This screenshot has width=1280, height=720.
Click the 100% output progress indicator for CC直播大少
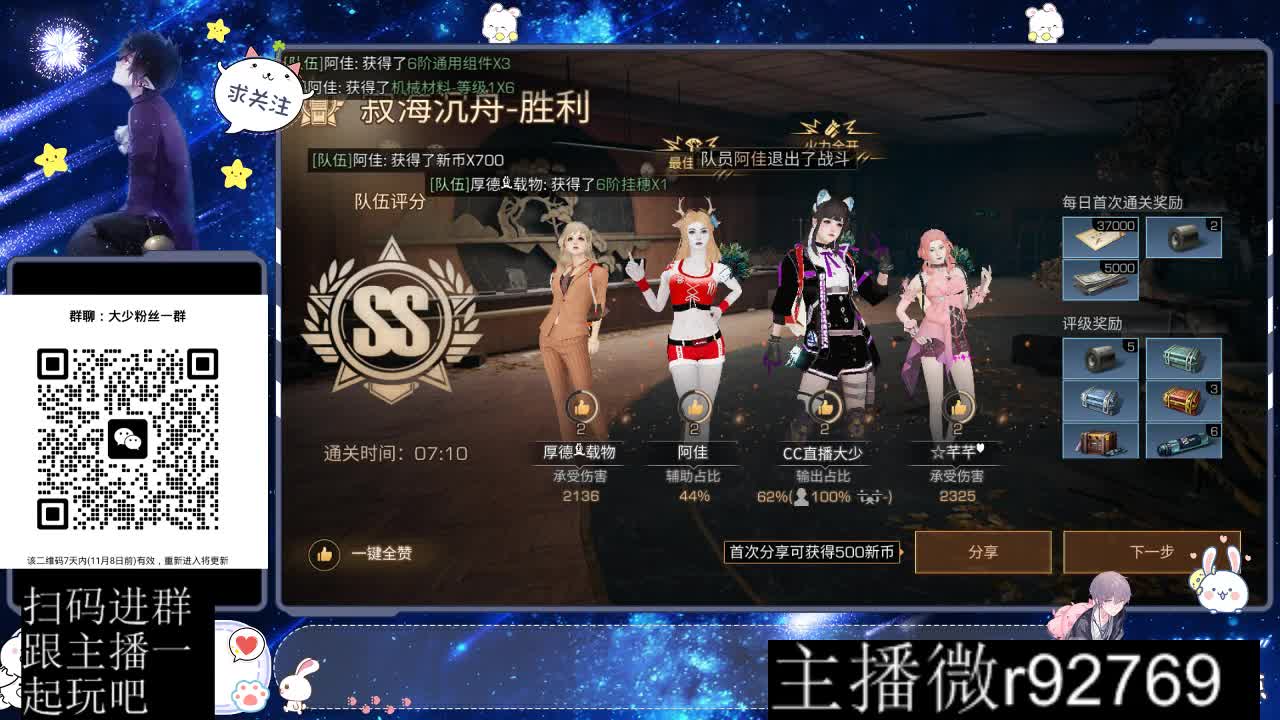[834, 496]
